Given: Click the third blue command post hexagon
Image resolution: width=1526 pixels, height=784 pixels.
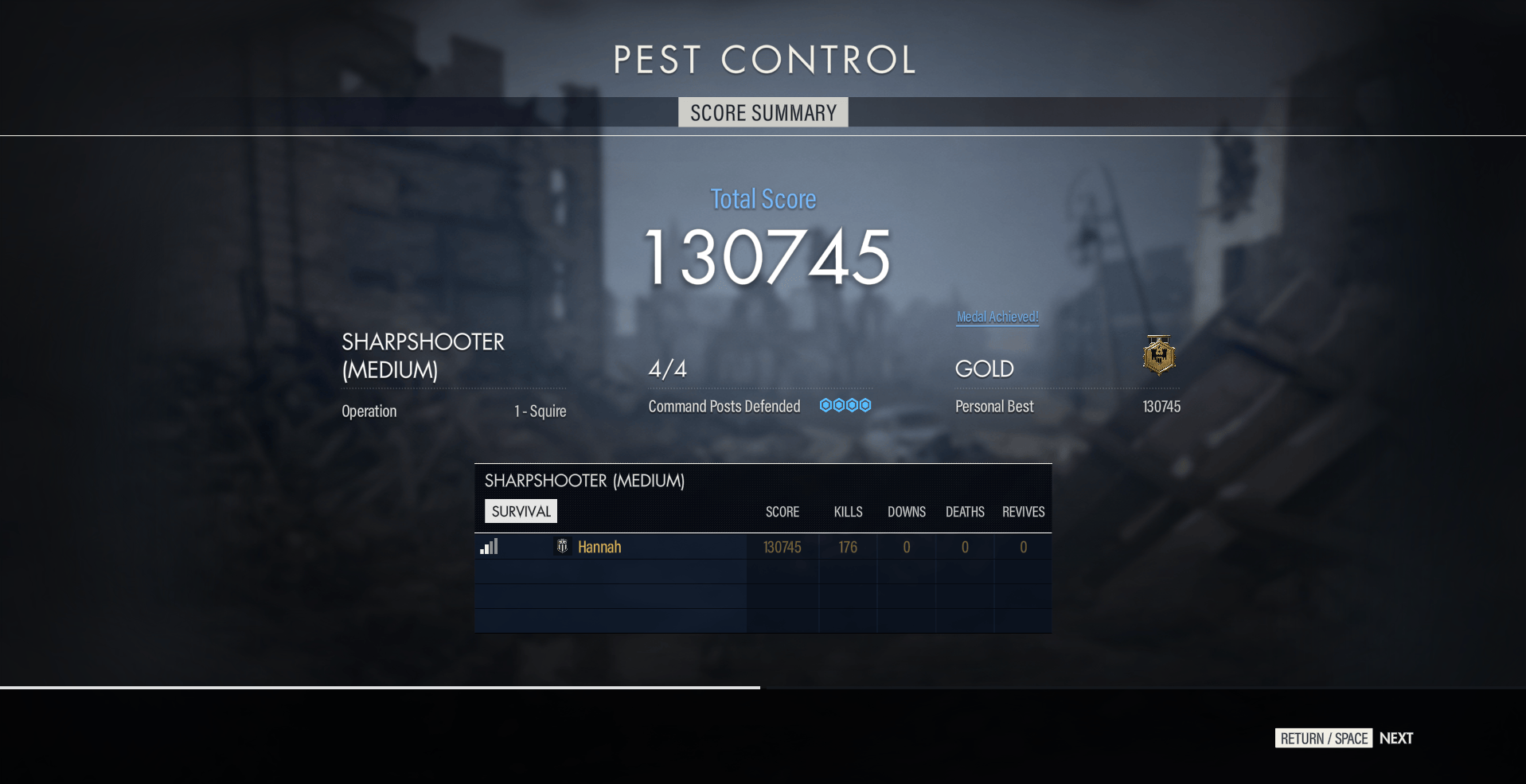Looking at the screenshot, I should [x=852, y=404].
